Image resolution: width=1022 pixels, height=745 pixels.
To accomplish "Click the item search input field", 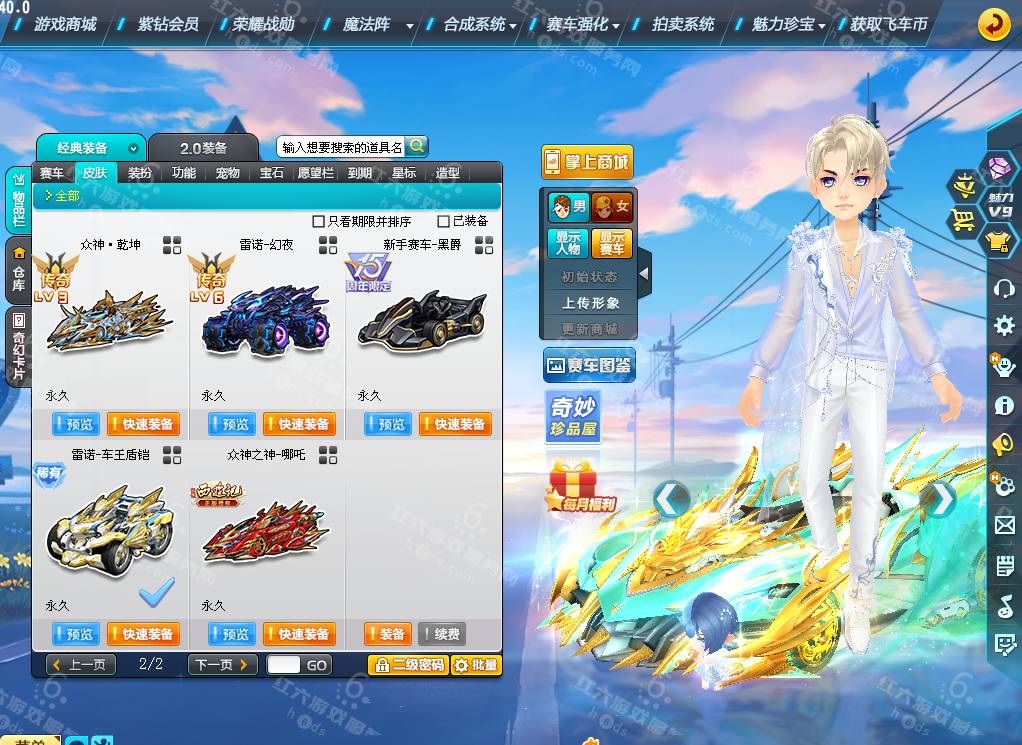I will [342, 147].
